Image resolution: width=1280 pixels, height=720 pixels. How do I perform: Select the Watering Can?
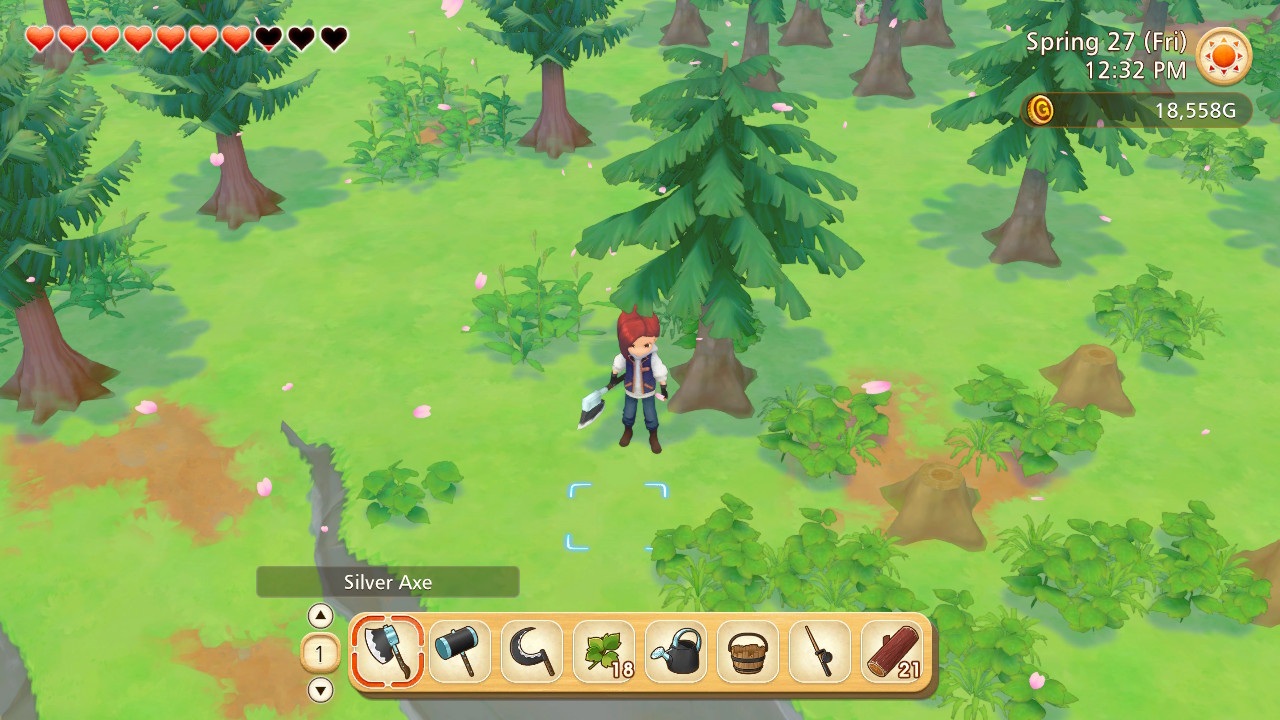(674, 652)
